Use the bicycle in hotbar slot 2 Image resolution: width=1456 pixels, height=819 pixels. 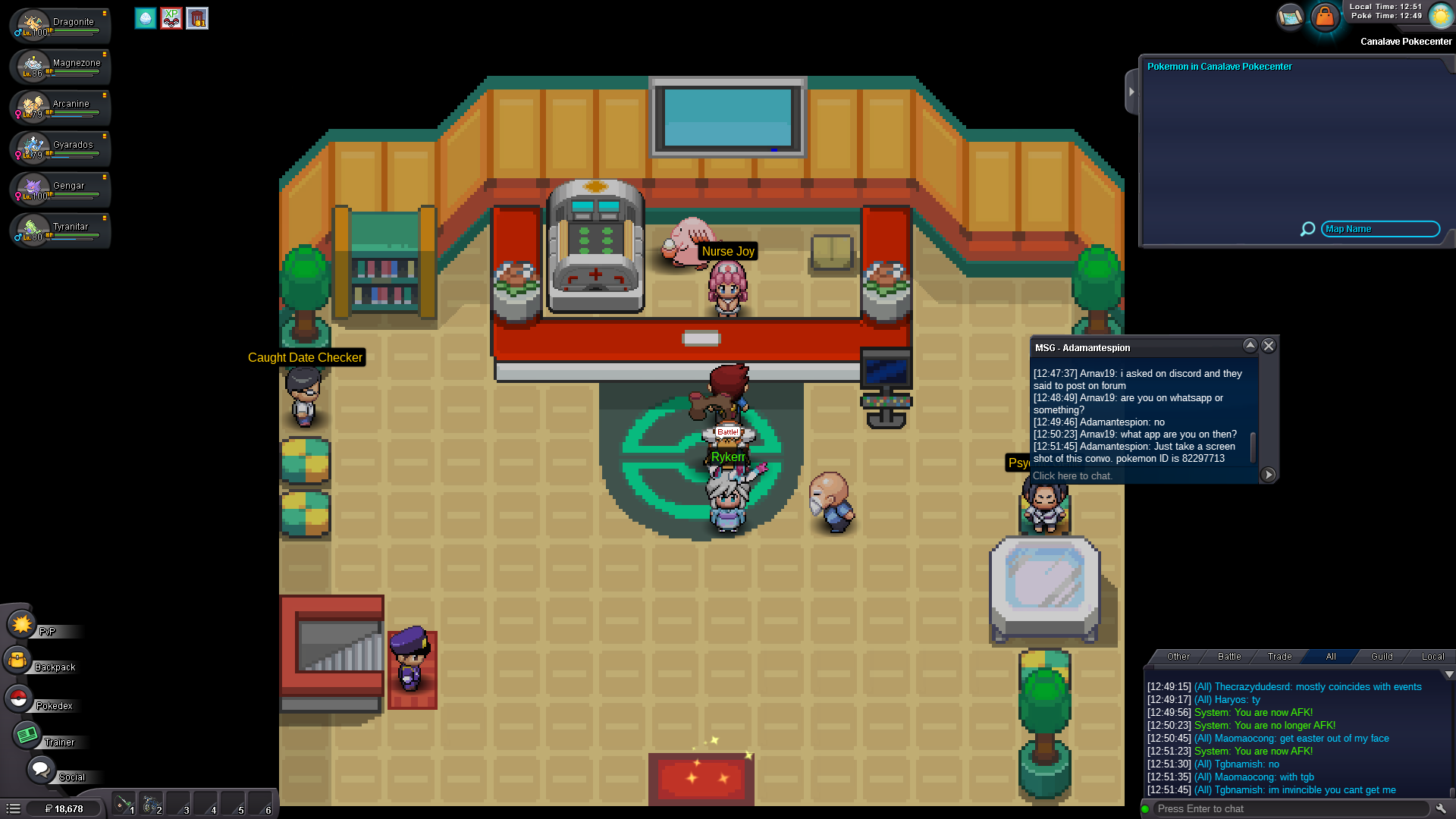pos(151,804)
